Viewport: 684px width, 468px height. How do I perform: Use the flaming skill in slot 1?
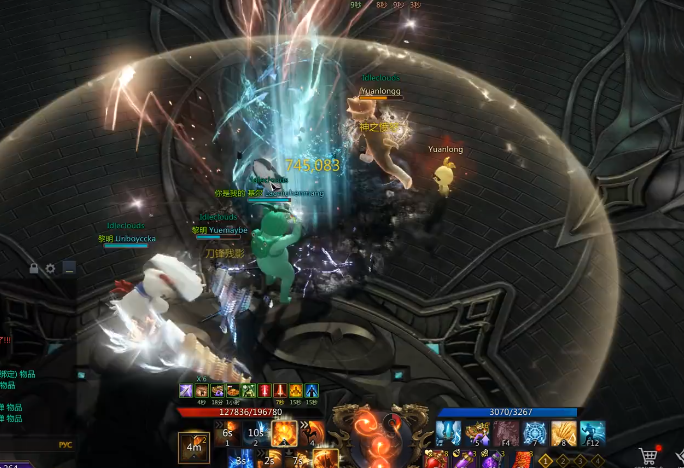[x=228, y=434]
